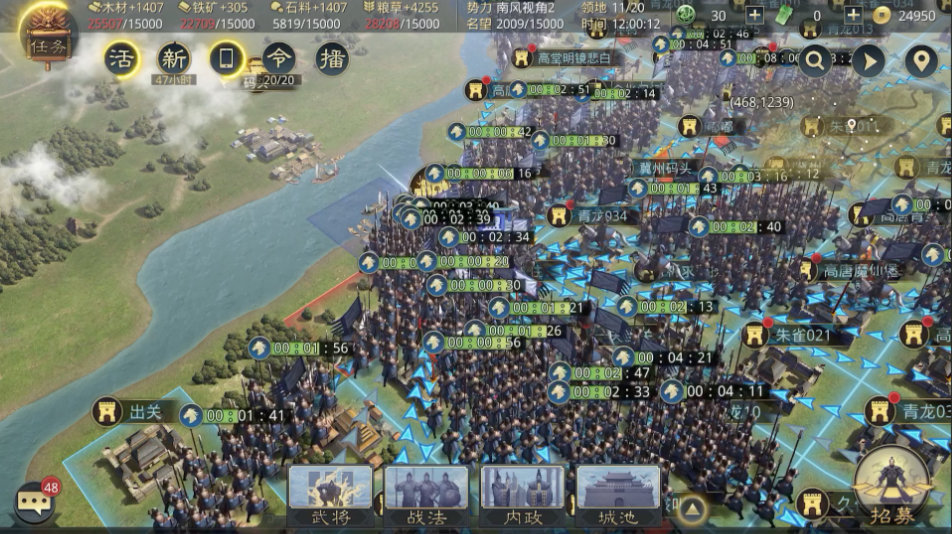Tap the 新 newcomer event icon
The width and height of the screenshot is (952, 534).
174,59
